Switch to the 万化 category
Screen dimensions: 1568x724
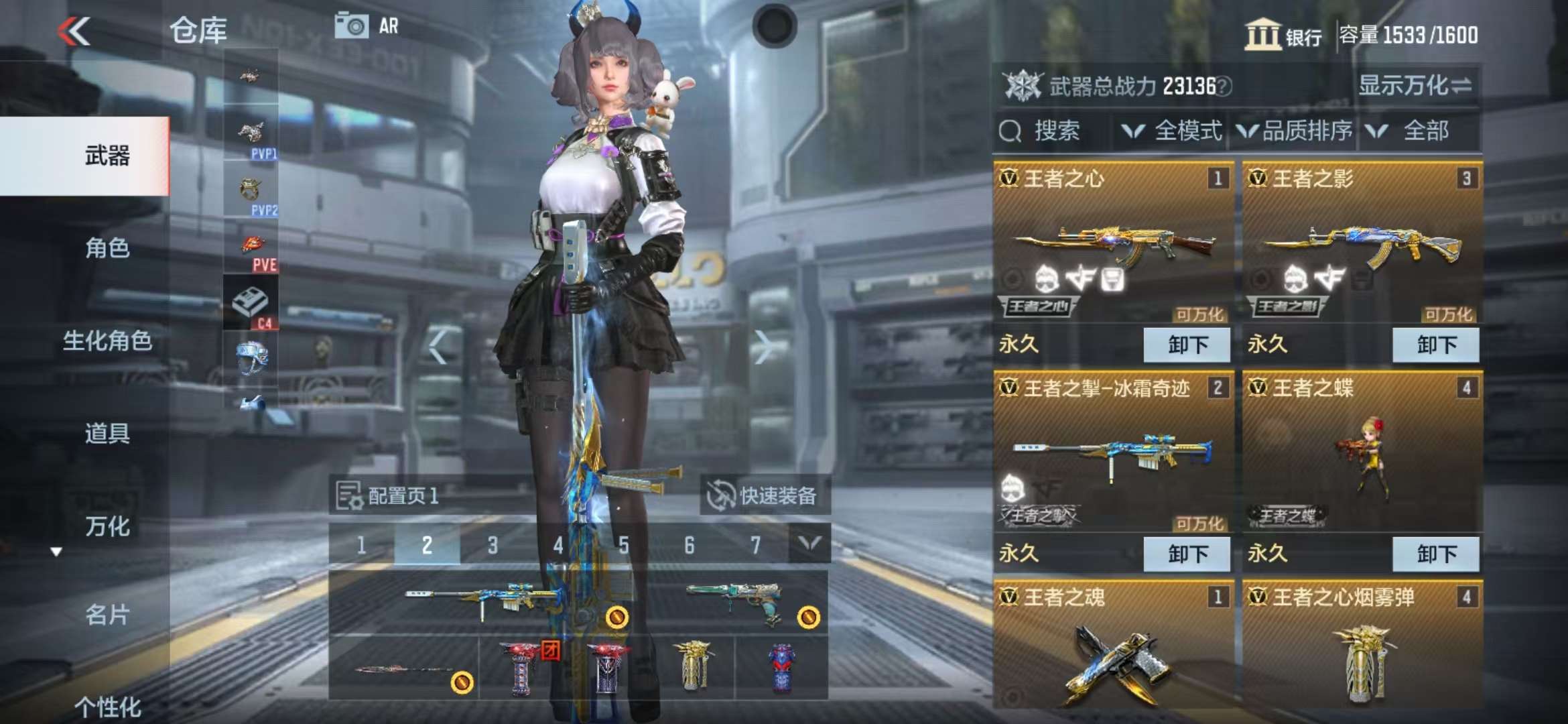tap(107, 526)
